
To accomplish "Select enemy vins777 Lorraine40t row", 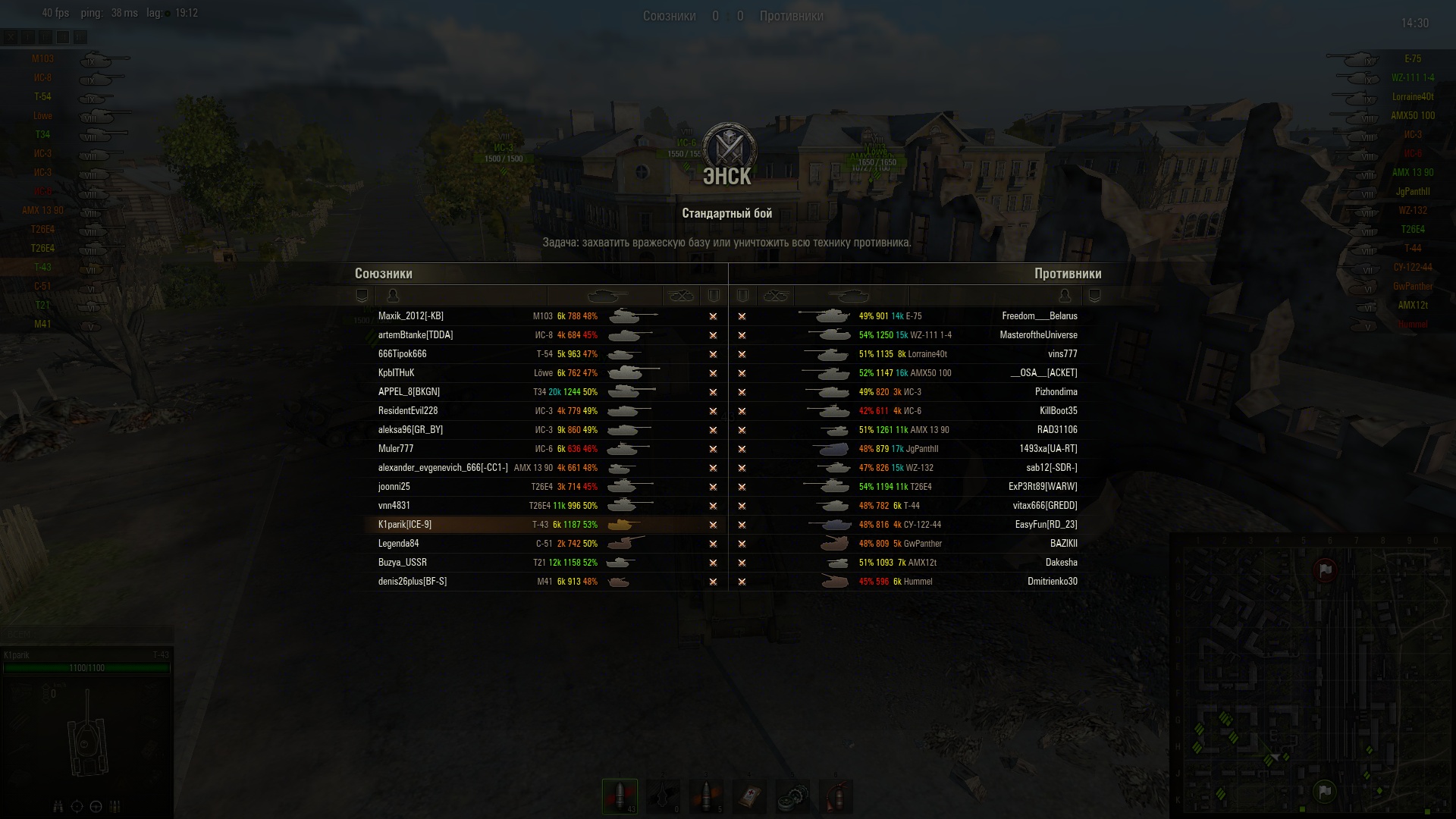I will pyautogui.click(x=1062, y=354).
